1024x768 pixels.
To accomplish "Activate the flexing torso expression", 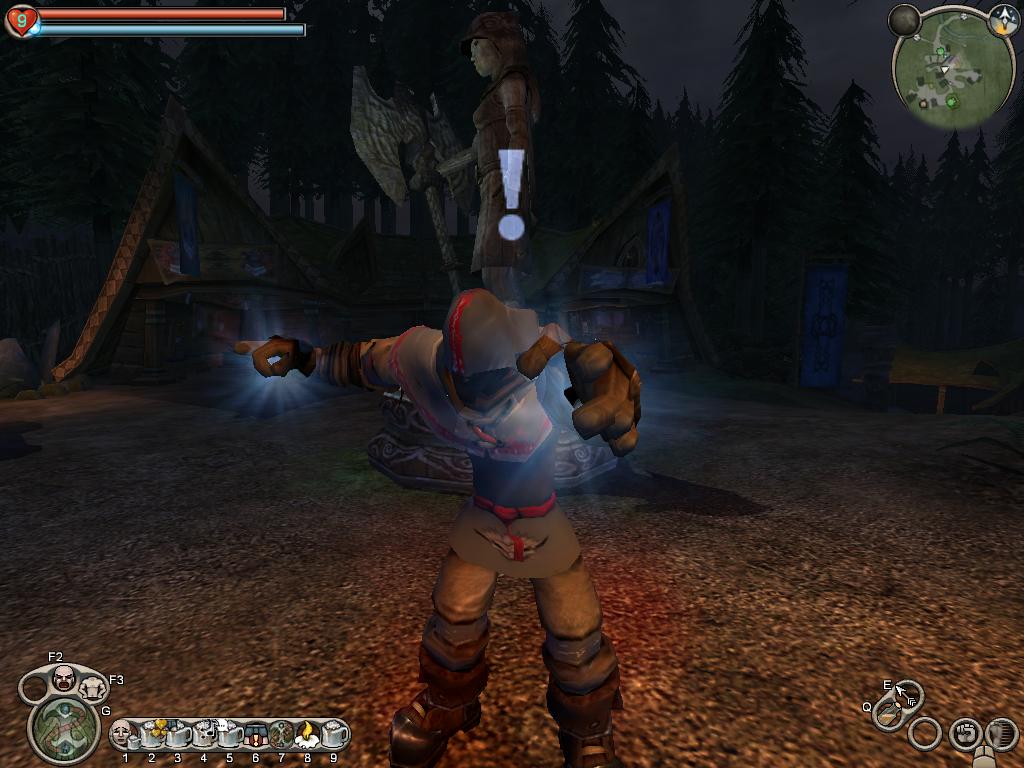I will [x=92, y=688].
